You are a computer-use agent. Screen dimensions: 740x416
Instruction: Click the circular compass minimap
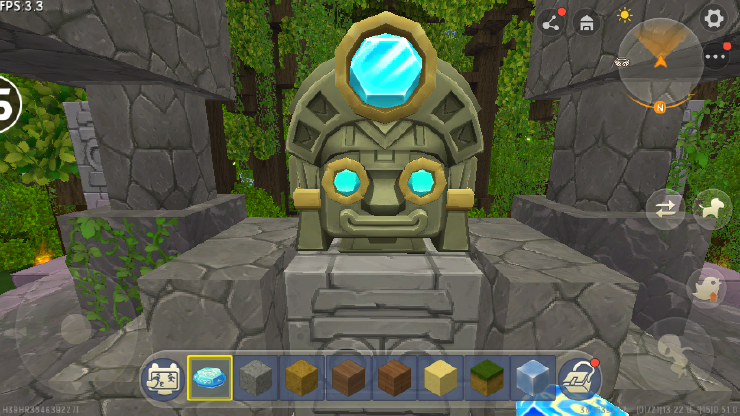tap(660, 60)
